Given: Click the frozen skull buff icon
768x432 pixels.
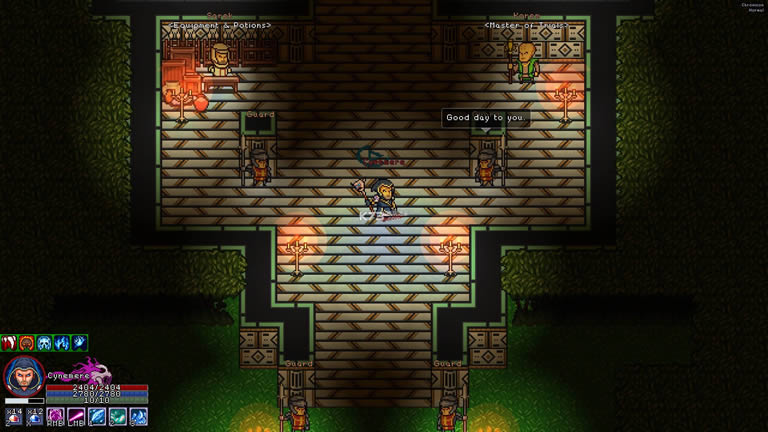Looking at the screenshot, I should pos(44,343).
